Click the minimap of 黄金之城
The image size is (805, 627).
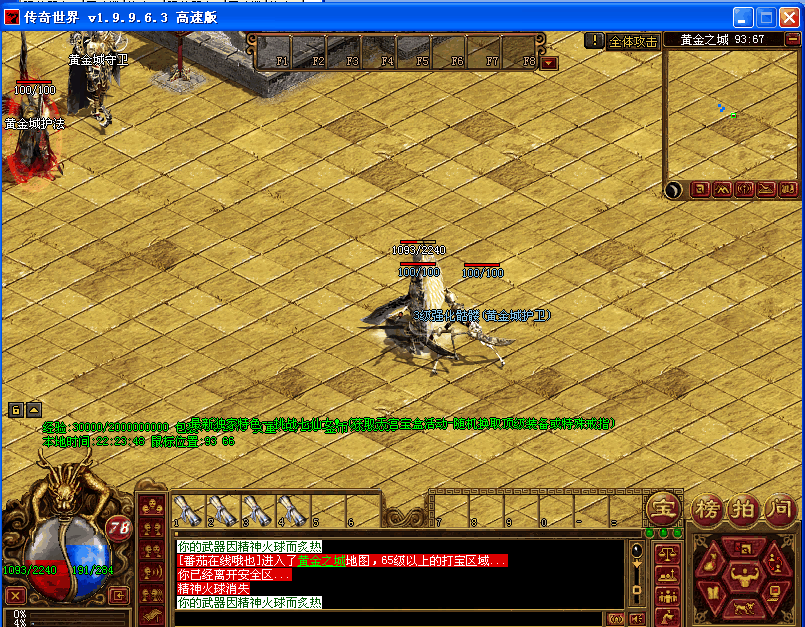[x=731, y=115]
